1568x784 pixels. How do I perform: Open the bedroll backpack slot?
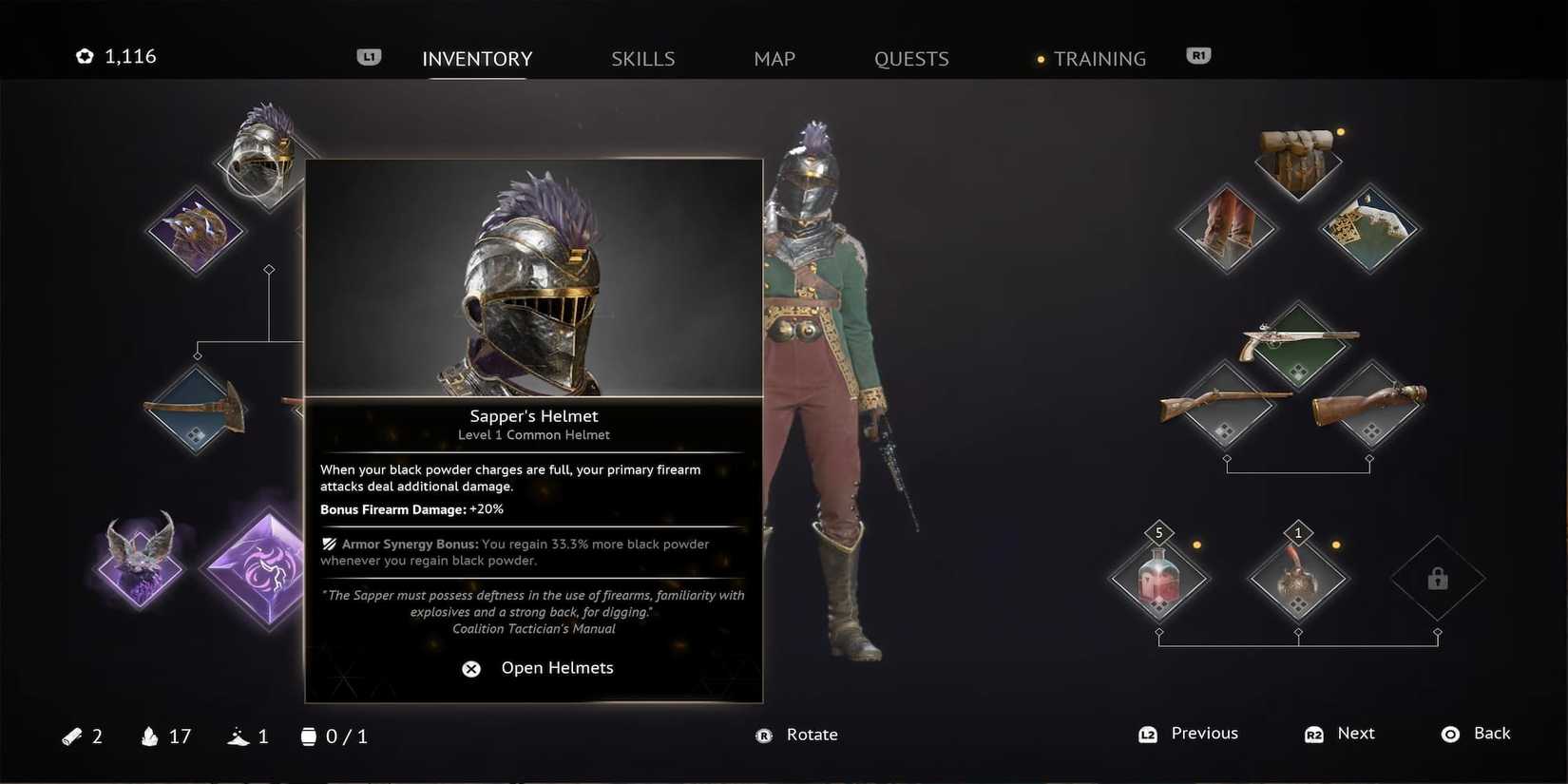[1299, 162]
